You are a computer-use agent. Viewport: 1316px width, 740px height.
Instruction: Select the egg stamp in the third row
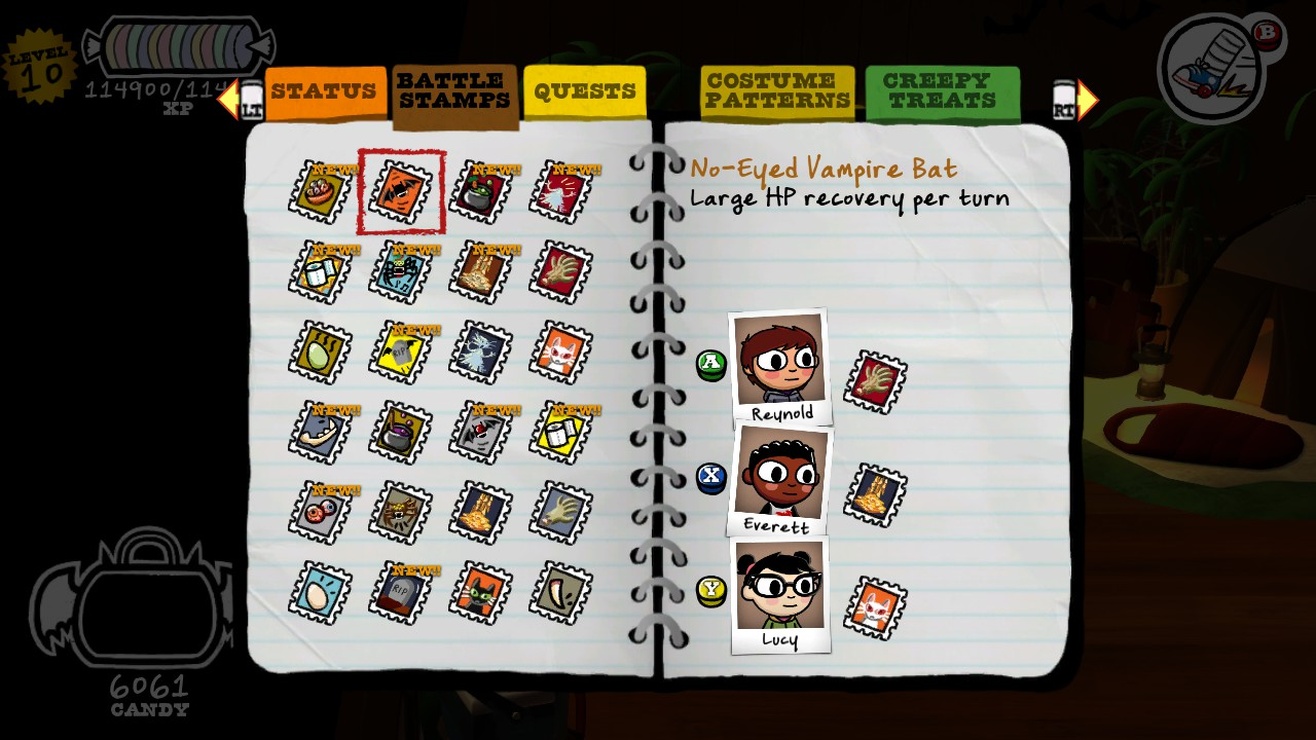[318, 350]
